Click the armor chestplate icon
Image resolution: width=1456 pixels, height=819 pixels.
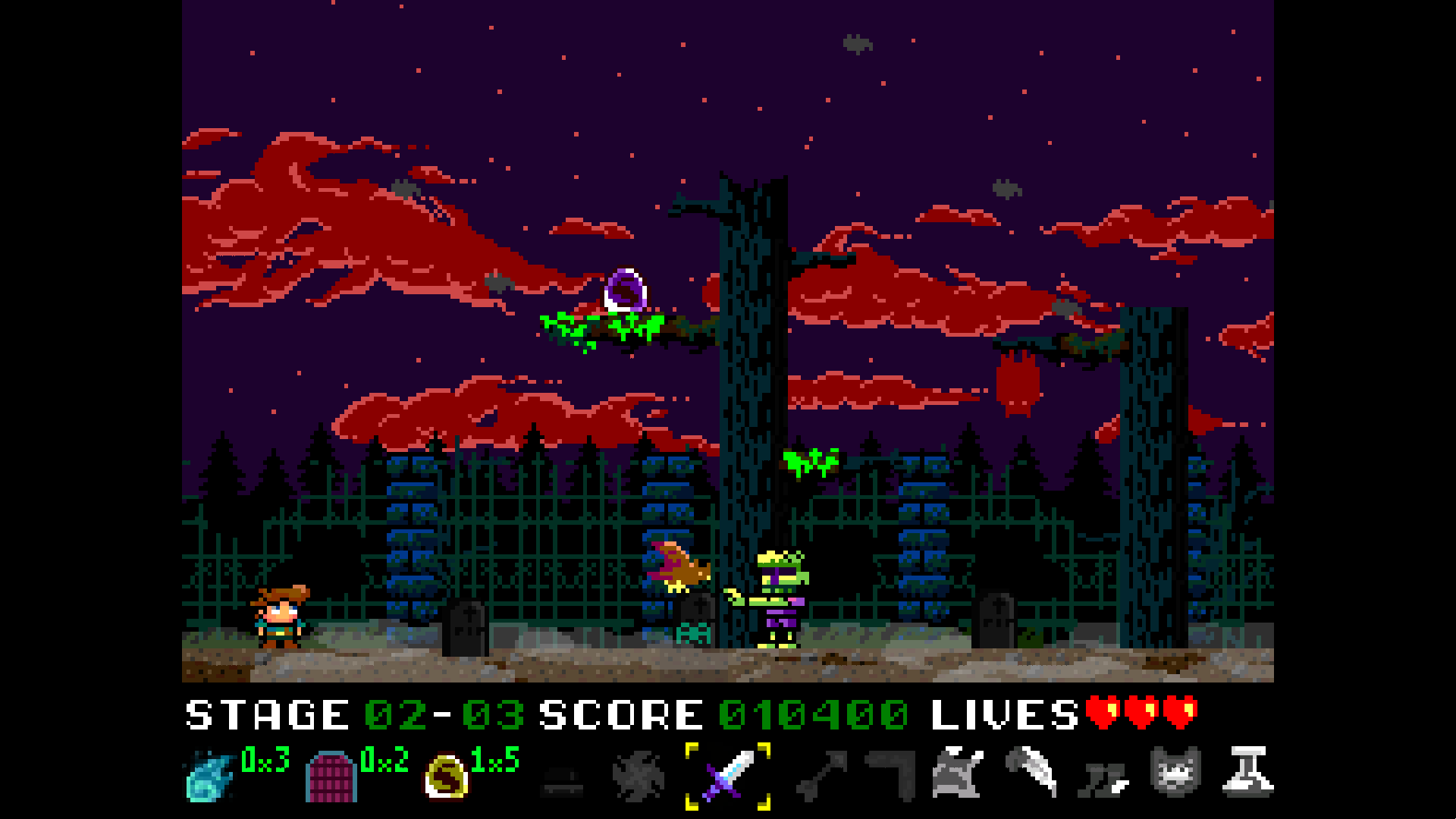[957, 773]
